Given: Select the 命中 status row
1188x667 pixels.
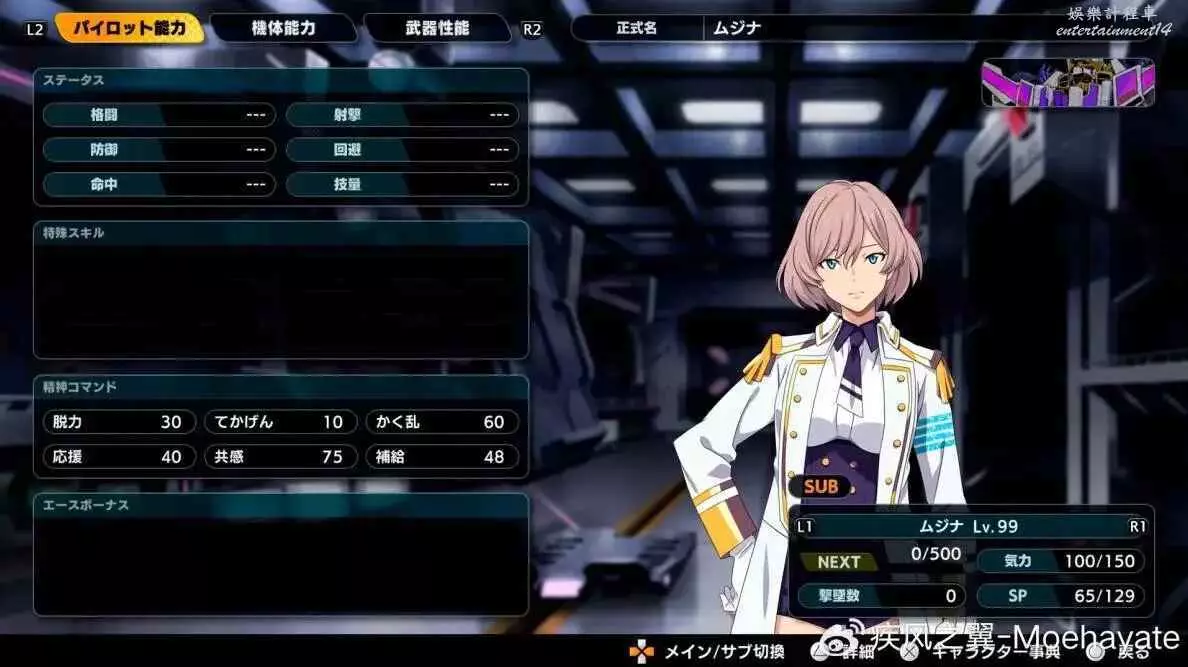Looking at the screenshot, I should (158, 184).
